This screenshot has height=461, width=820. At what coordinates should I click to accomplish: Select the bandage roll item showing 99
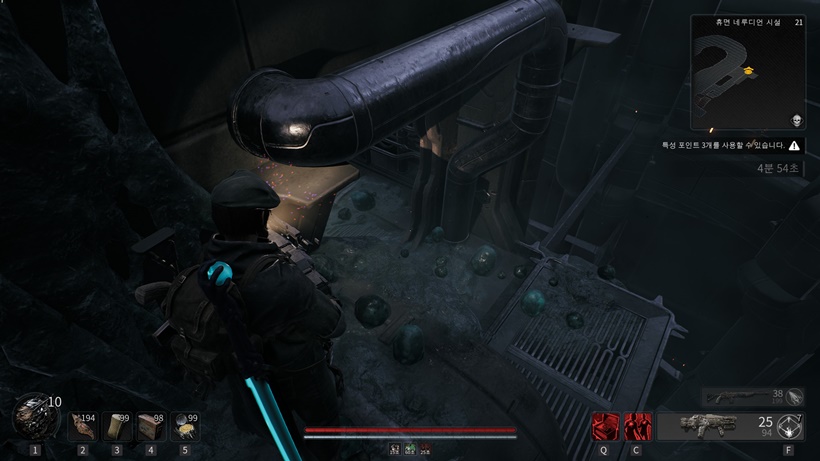point(117,427)
